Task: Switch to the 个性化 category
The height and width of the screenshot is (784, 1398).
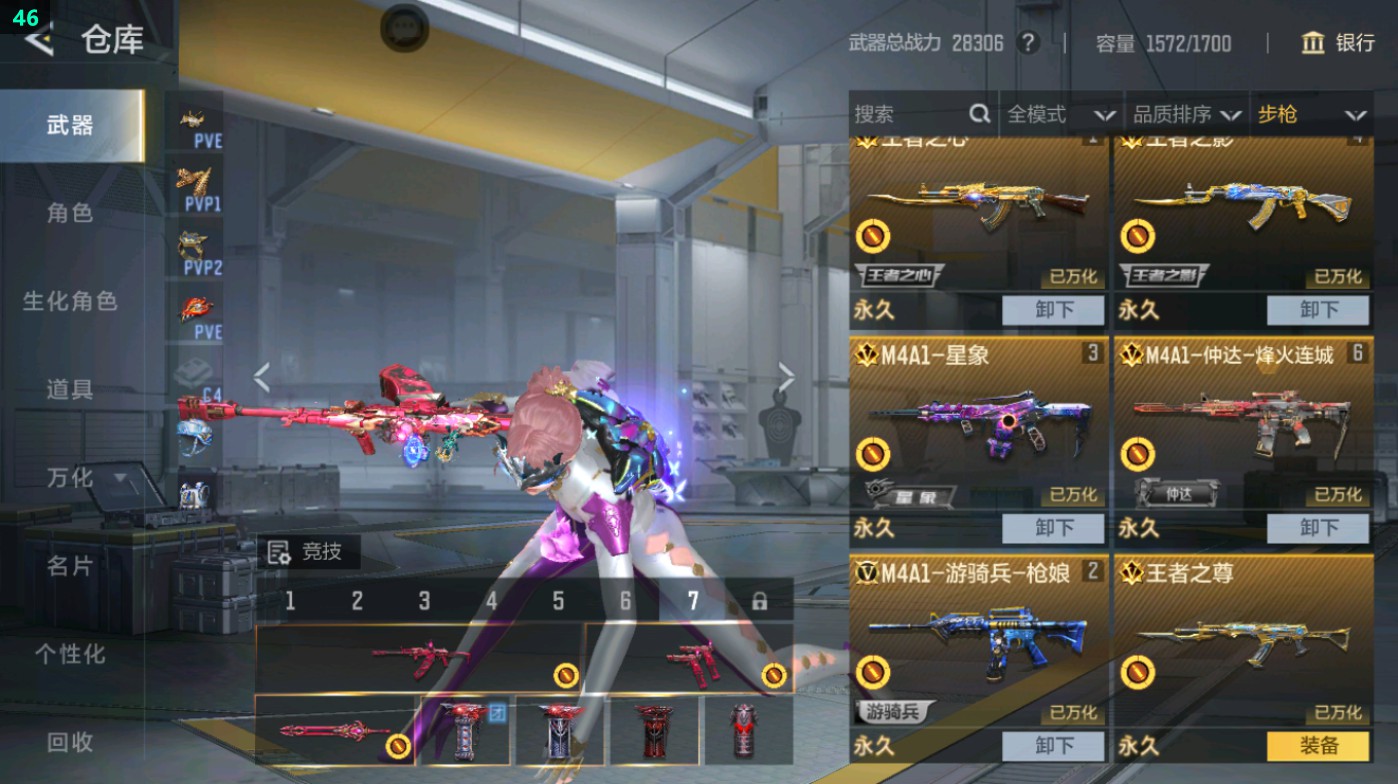Action: (70, 654)
